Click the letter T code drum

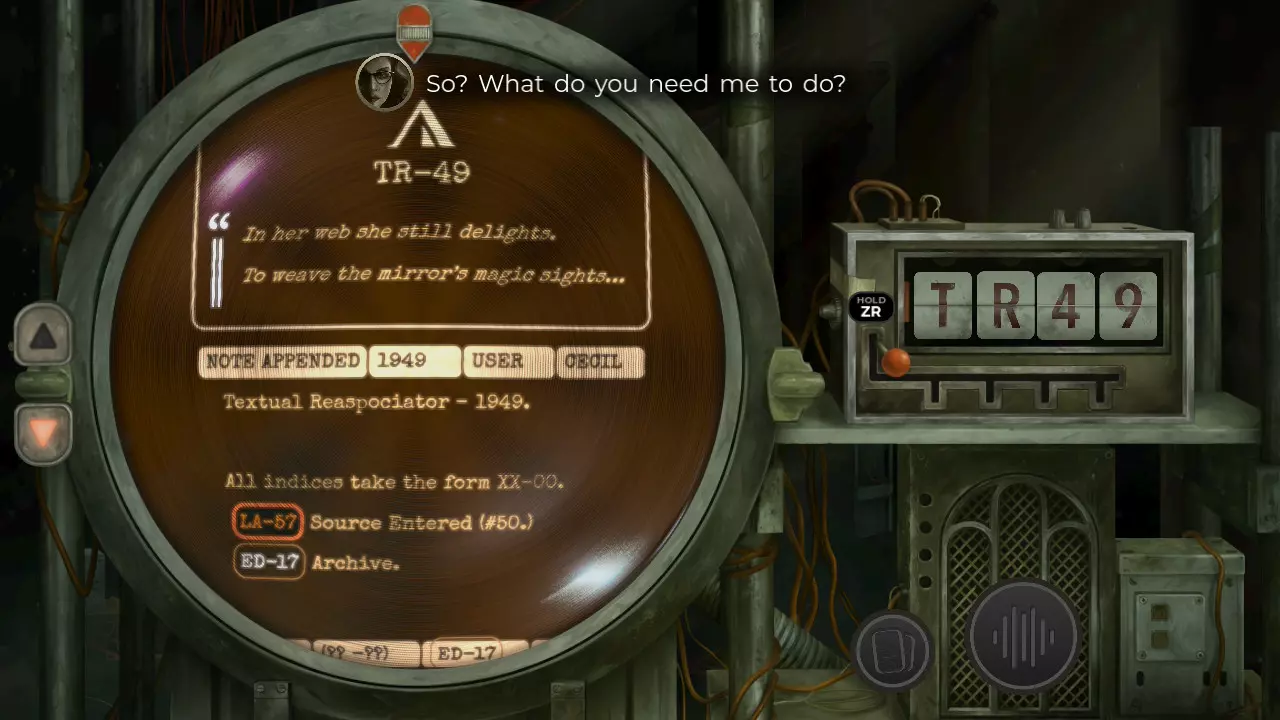click(942, 305)
